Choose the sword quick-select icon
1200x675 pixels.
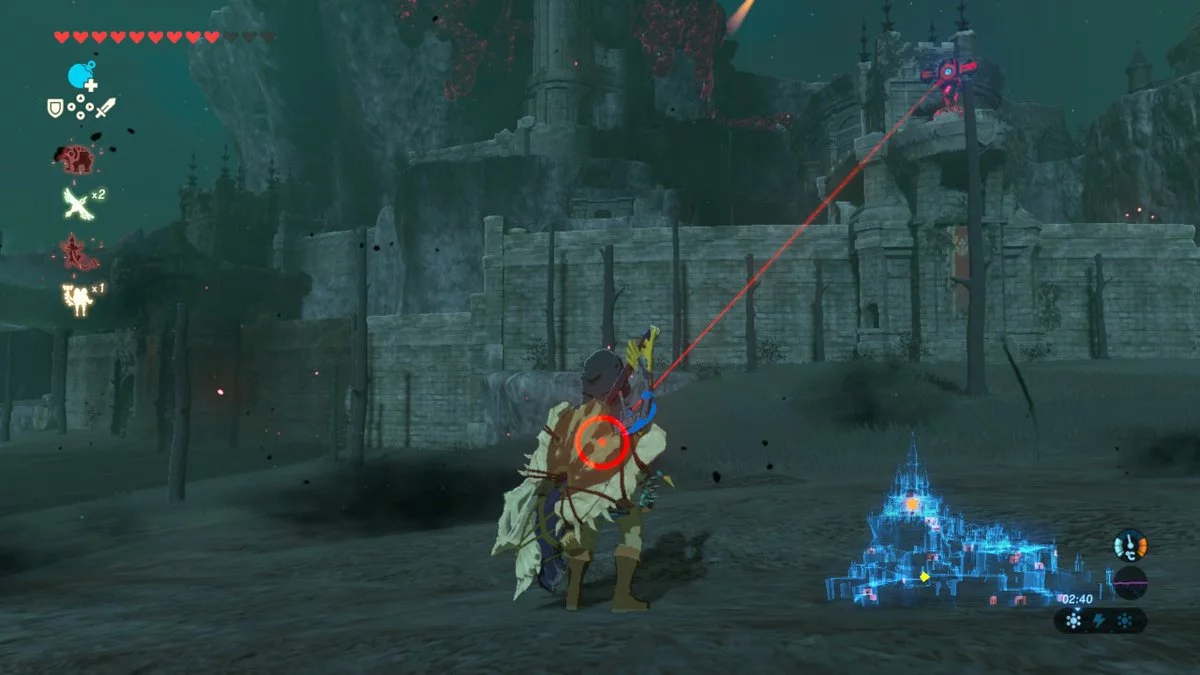(106, 107)
